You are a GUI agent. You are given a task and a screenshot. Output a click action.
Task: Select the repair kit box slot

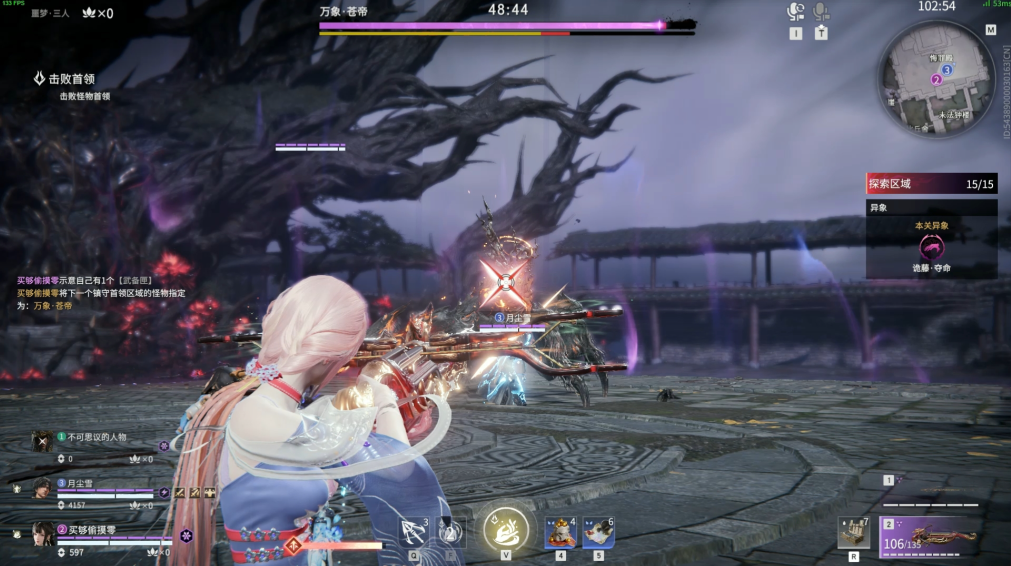(853, 533)
